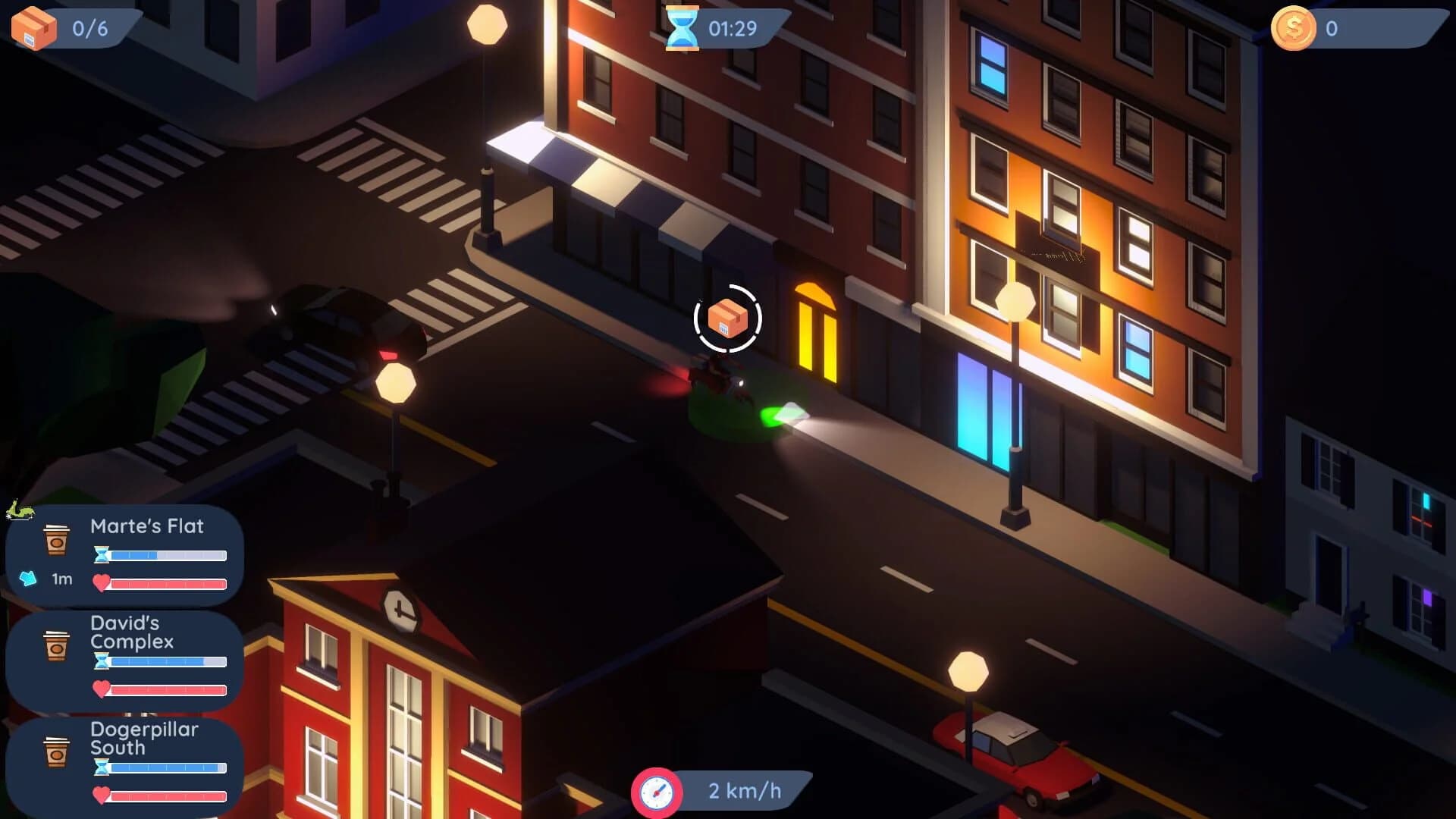Click the 1m distance label
Screen dimensions: 1456x819
(x=60, y=577)
